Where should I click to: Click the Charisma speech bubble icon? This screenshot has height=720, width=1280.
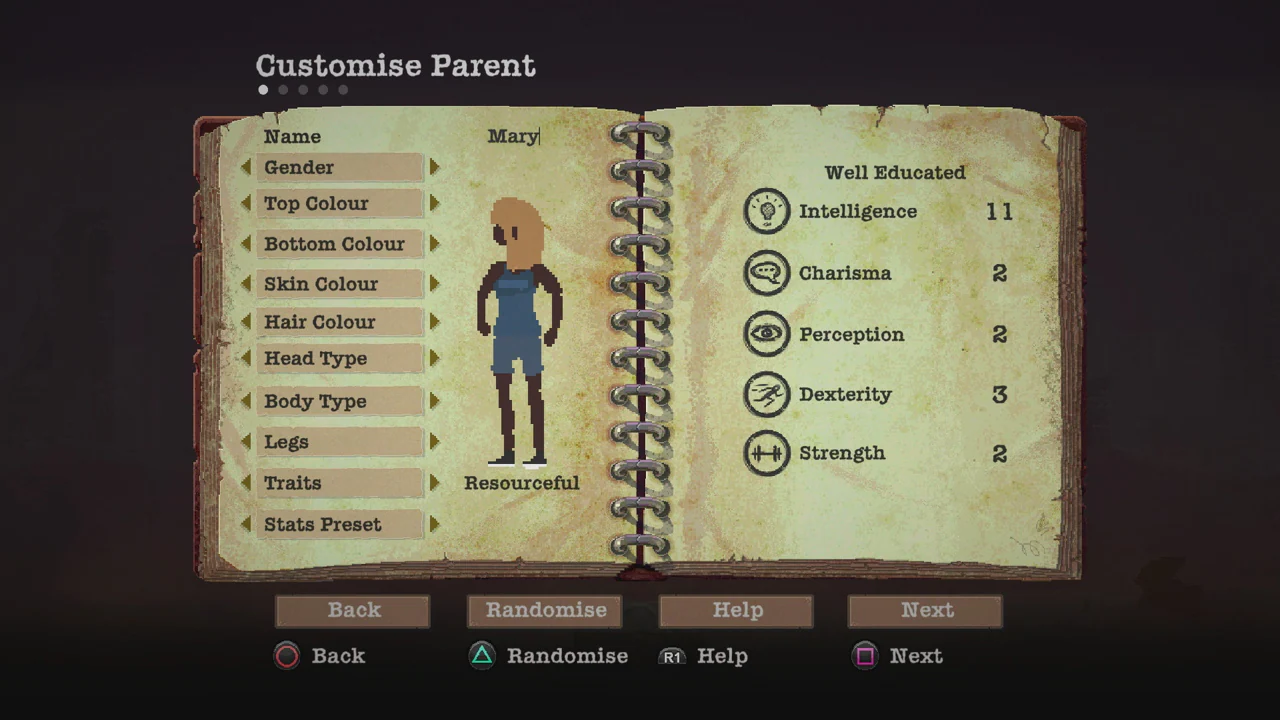tap(767, 273)
